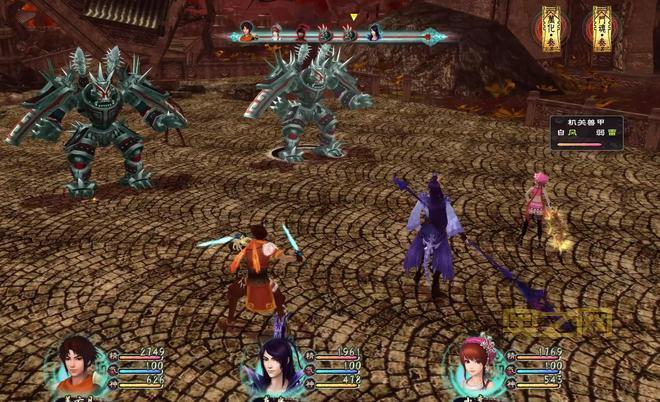This screenshot has height=402, width=660.
Task: Select the orange-clad hero's portrait
Action: (78, 365)
